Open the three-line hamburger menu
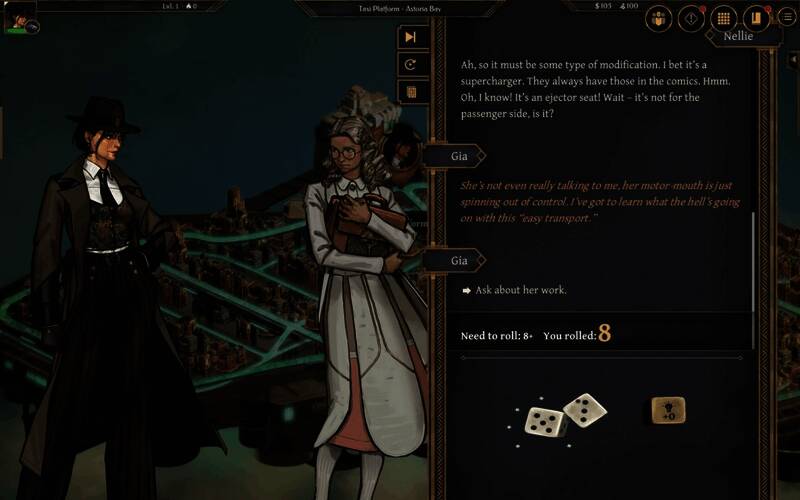Viewport: 800px width, 500px height. pos(787,18)
